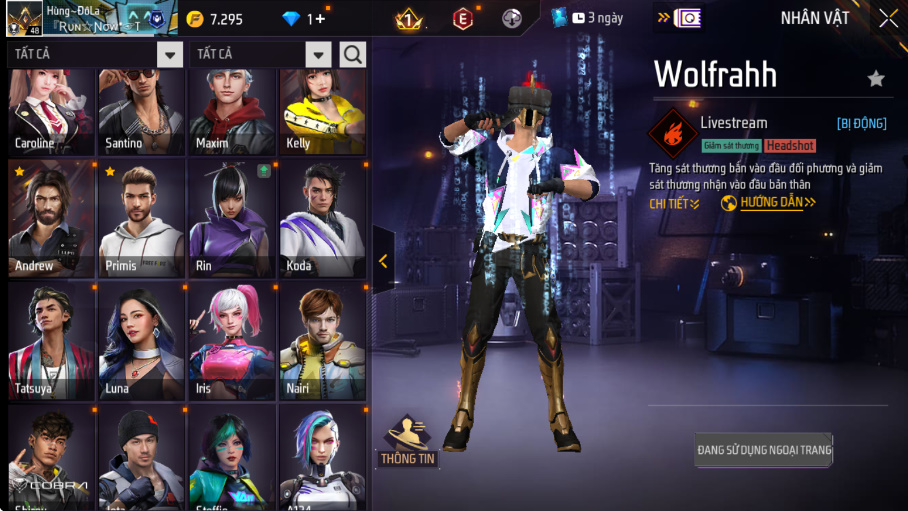908x511 pixels.
Task: Choose the Luna character card
Action: pos(141,341)
